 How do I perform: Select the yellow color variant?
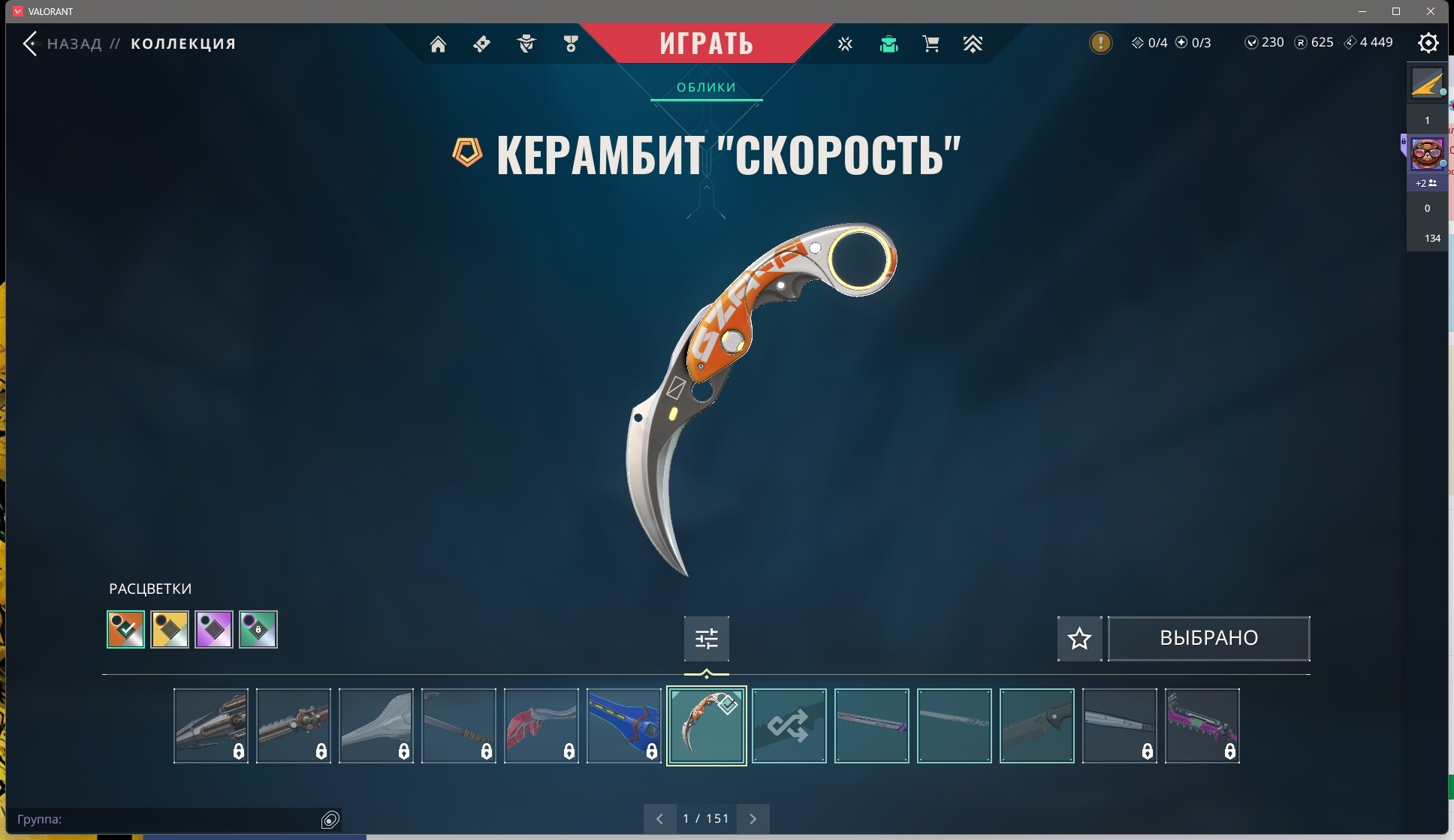(170, 629)
